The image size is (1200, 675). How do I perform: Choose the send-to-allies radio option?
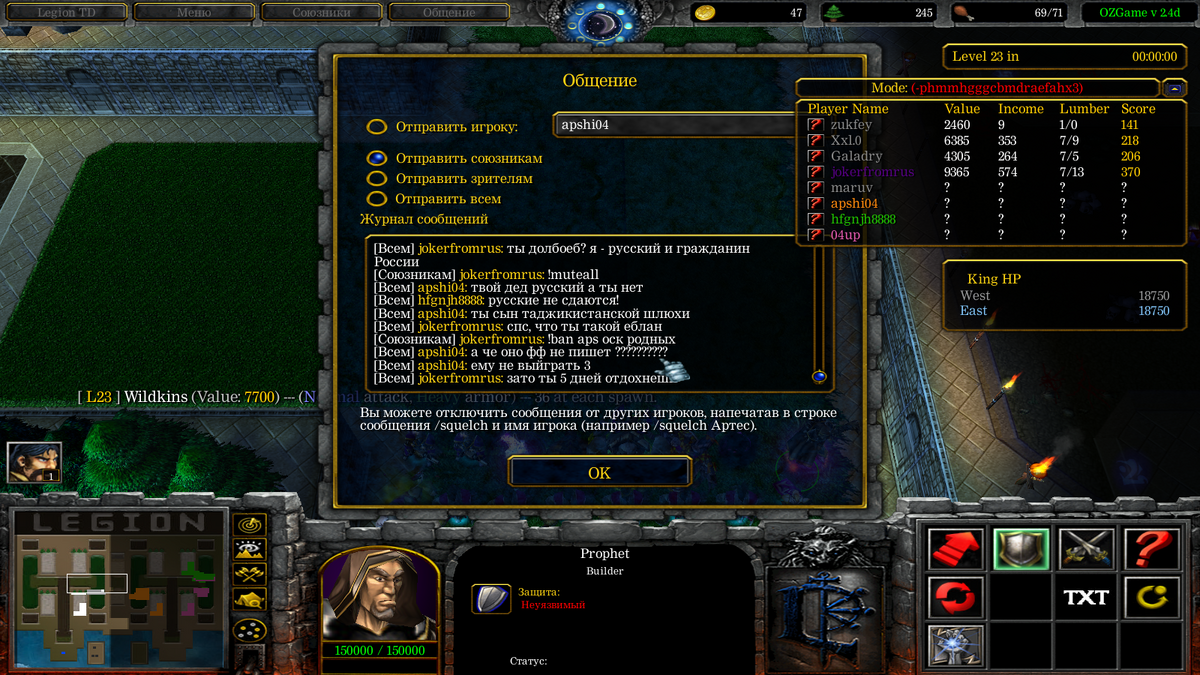point(377,158)
